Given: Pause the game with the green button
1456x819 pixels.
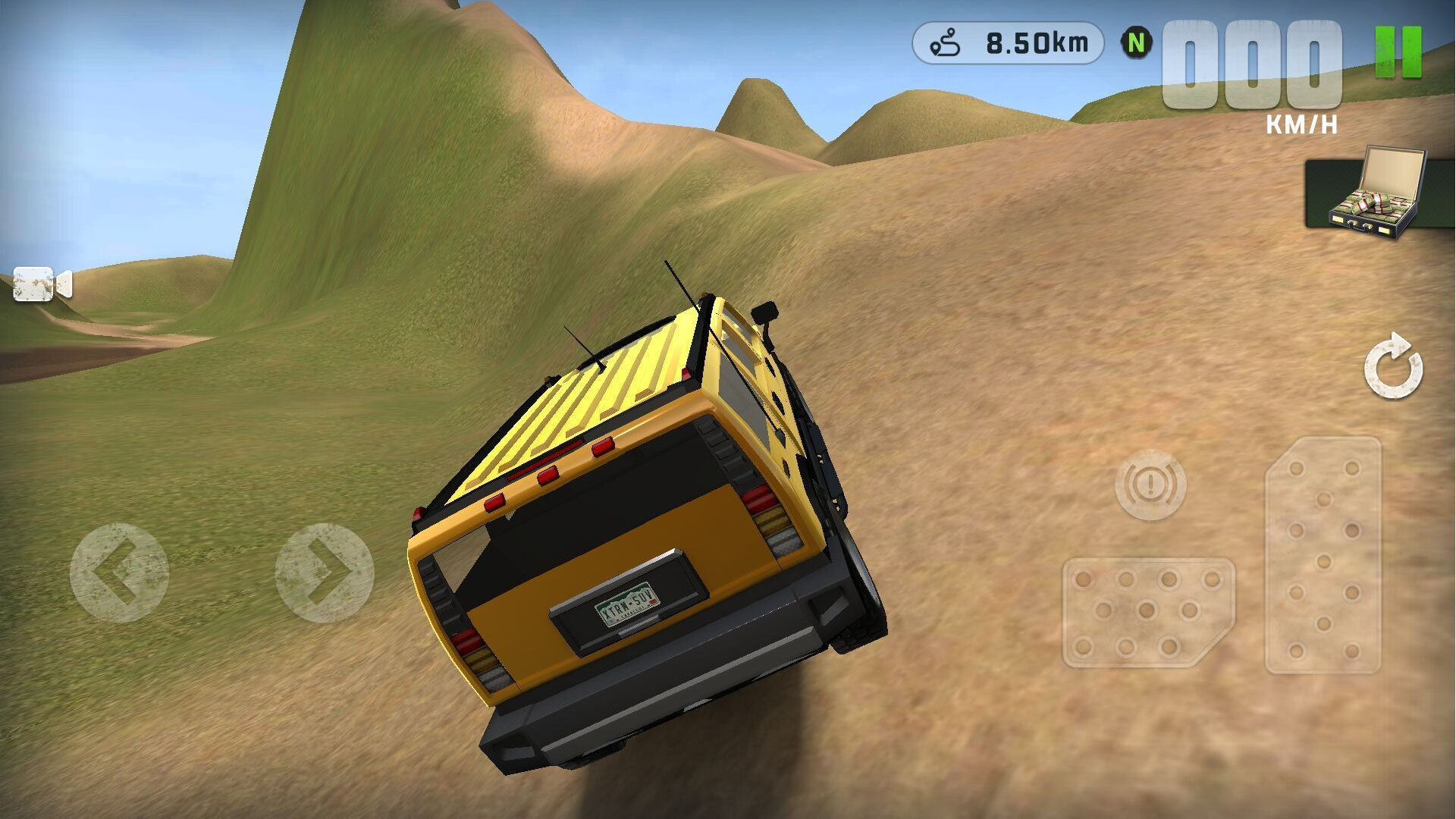Looking at the screenshot, I should 1398,52.
